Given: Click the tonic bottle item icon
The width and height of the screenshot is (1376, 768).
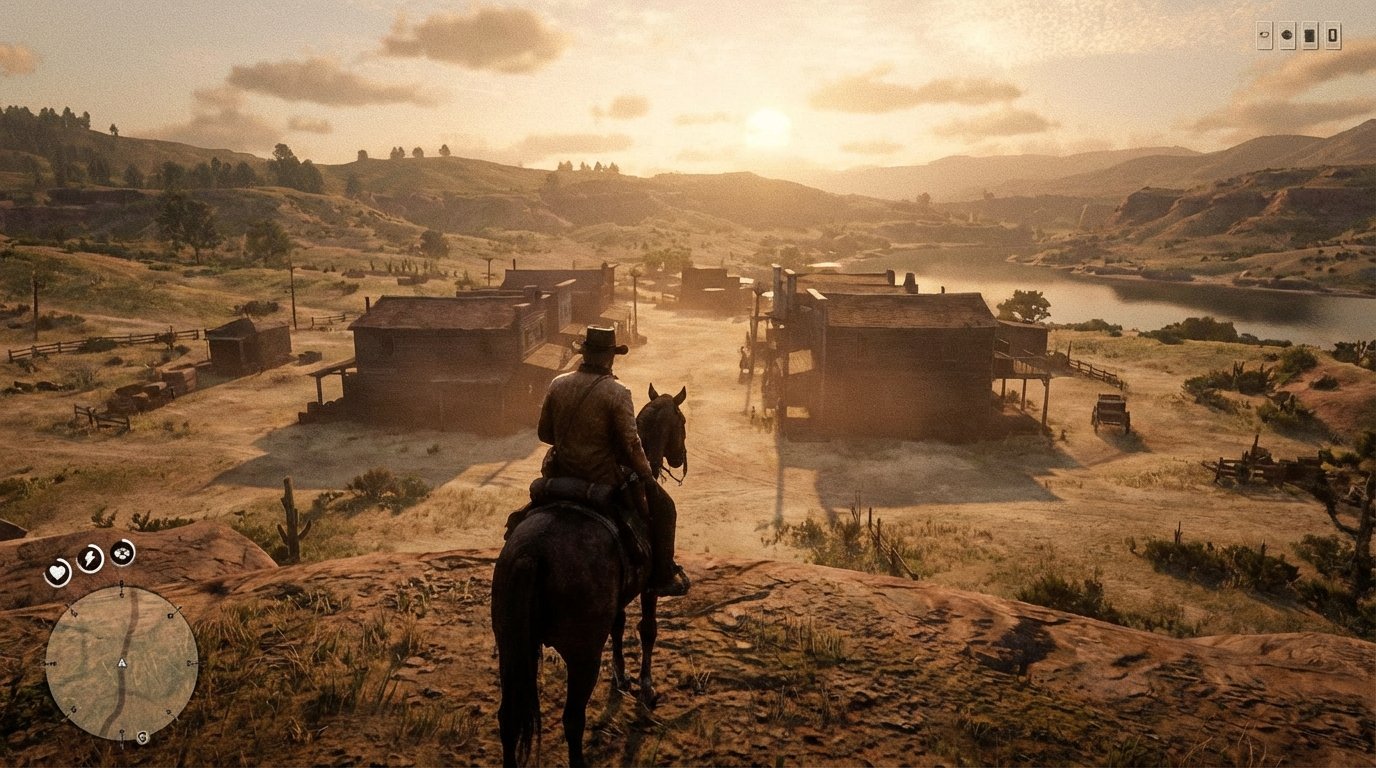Looking at the screenshot, I should (x=1332, y=35).
